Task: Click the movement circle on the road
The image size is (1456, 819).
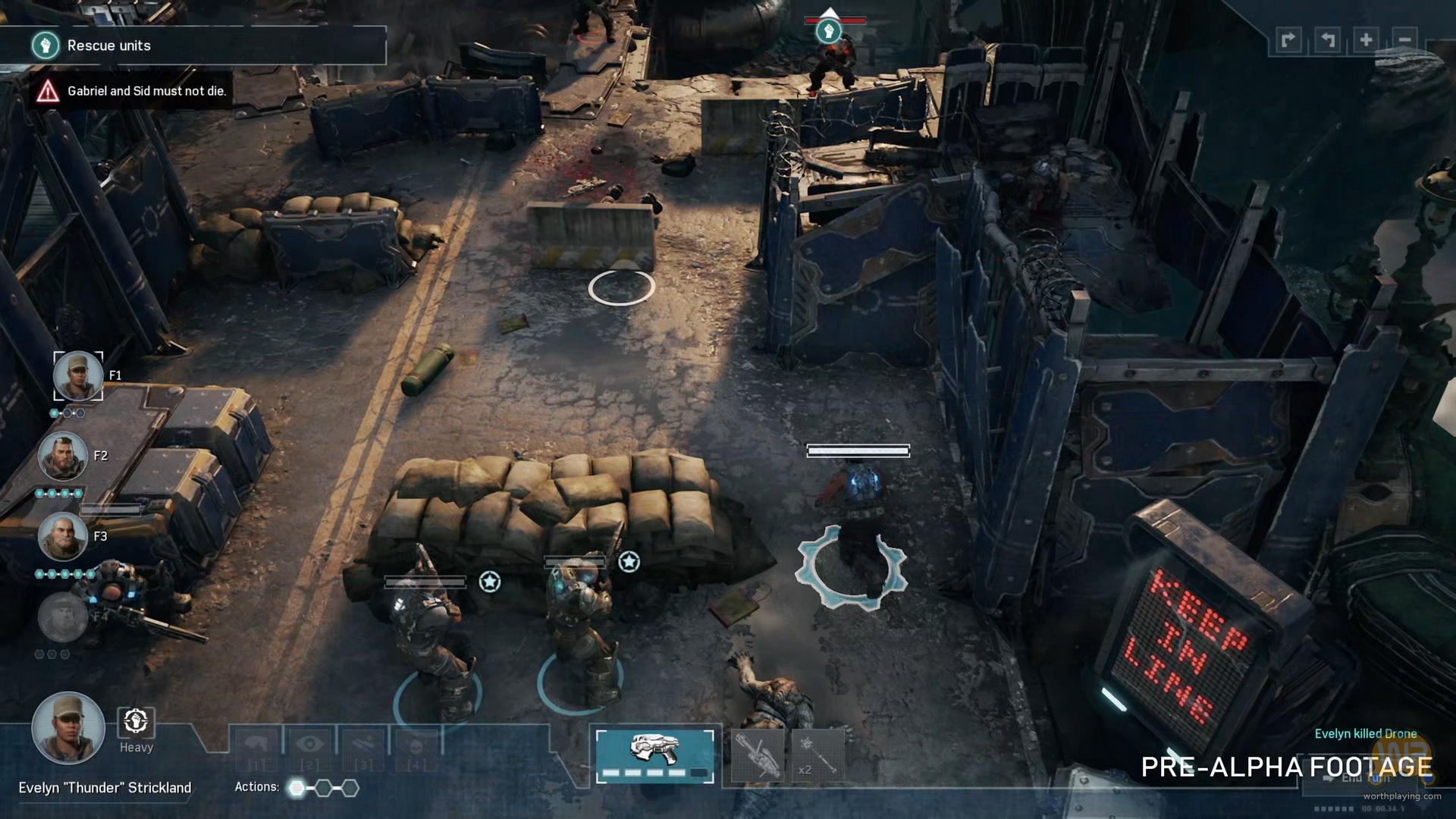Action: (620, 289)
